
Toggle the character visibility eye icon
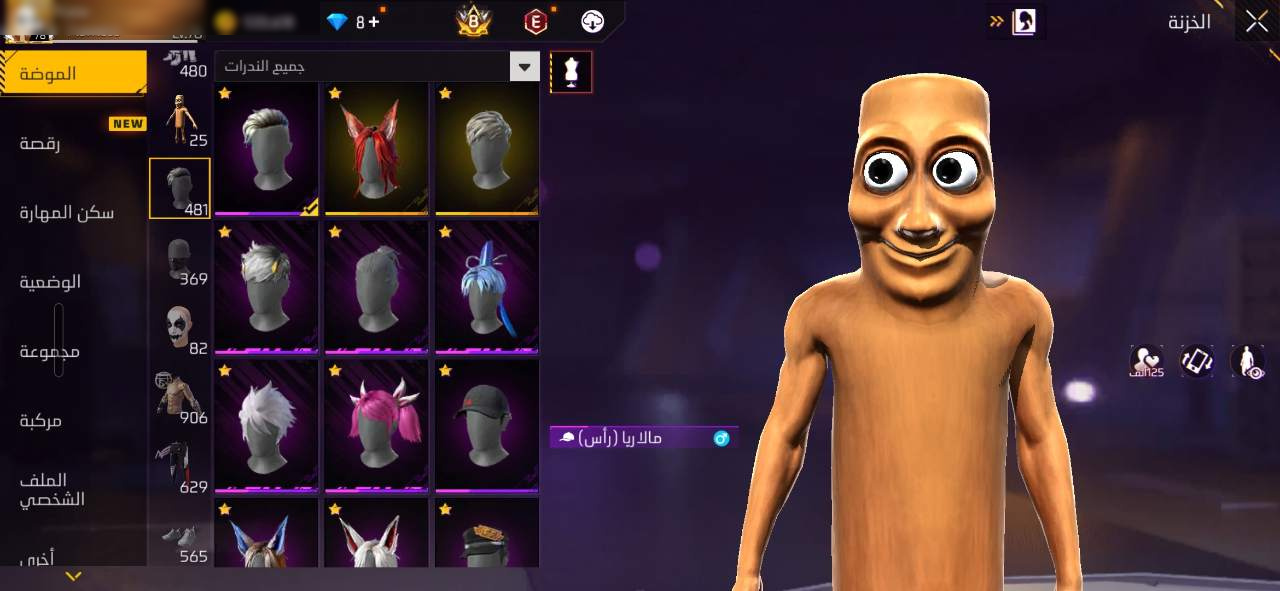tap(1248, 361)
